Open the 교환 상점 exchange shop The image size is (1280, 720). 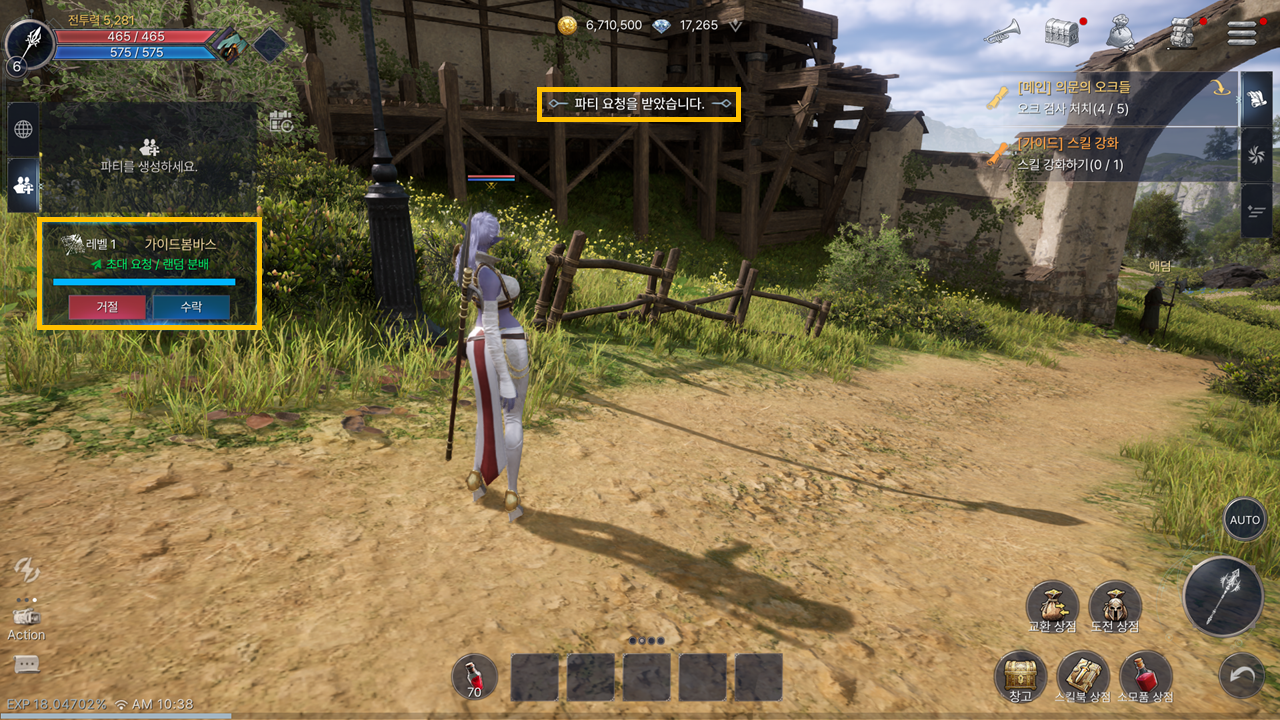pos(1052,605)
